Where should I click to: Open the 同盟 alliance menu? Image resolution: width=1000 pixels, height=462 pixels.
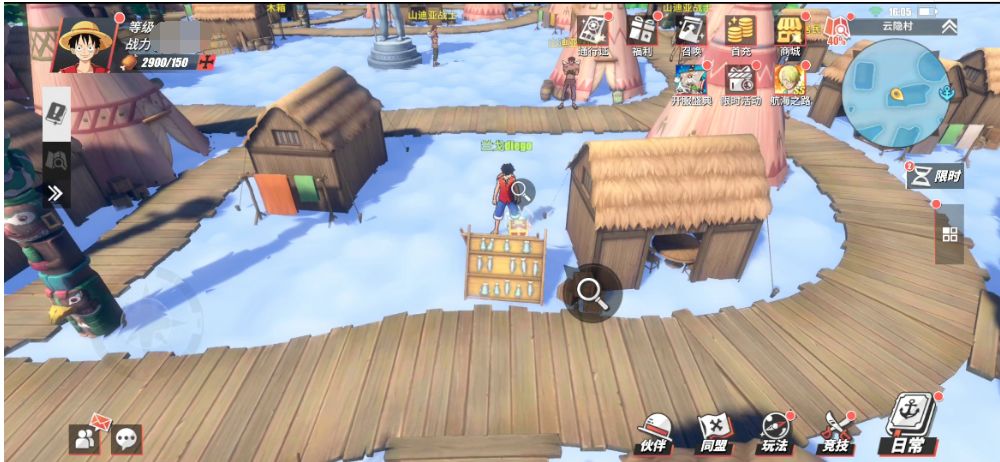pos(713,432)
